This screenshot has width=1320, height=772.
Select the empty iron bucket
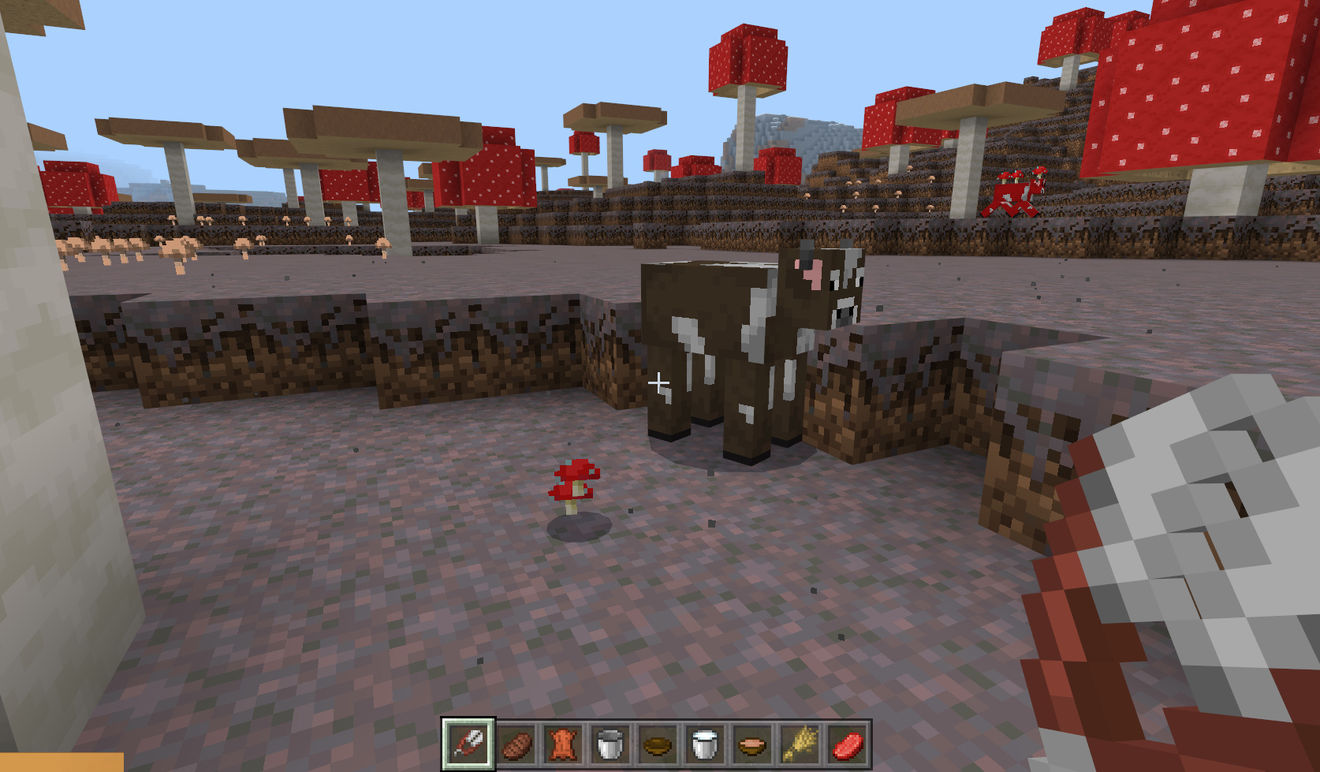click(x=610, y=744)
